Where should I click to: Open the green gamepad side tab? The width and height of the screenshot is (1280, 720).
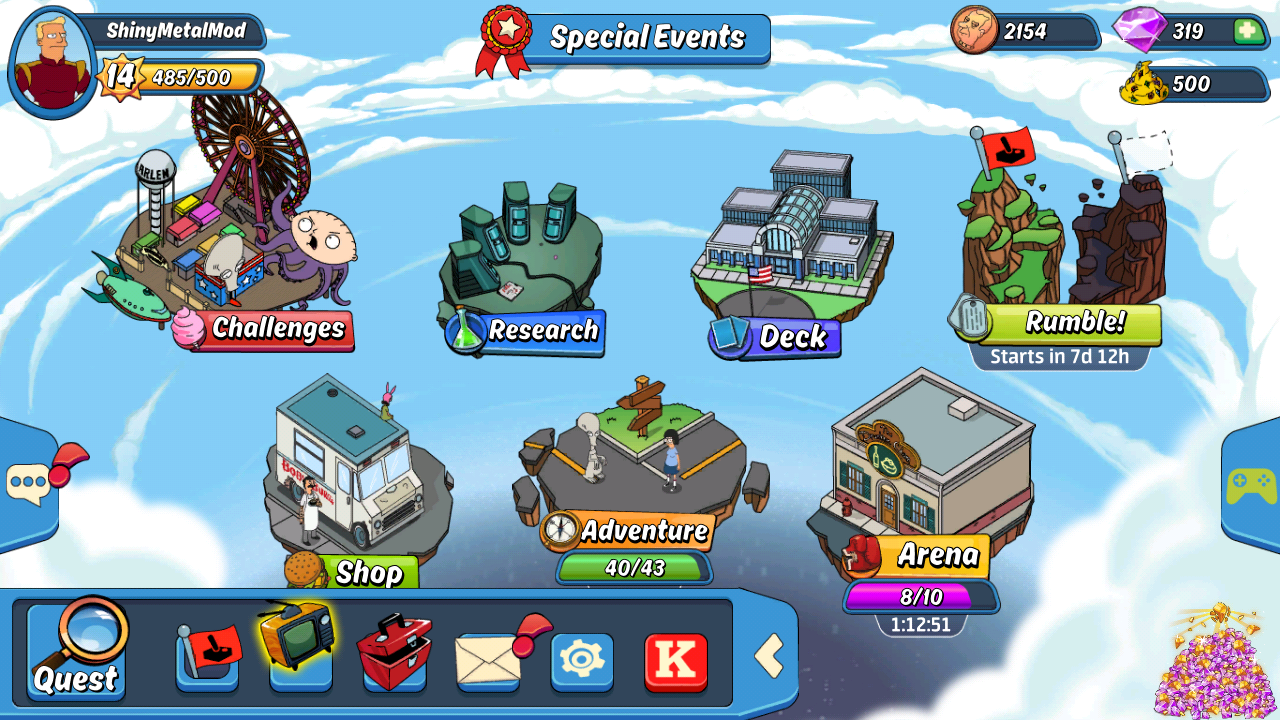(1251, 487)
